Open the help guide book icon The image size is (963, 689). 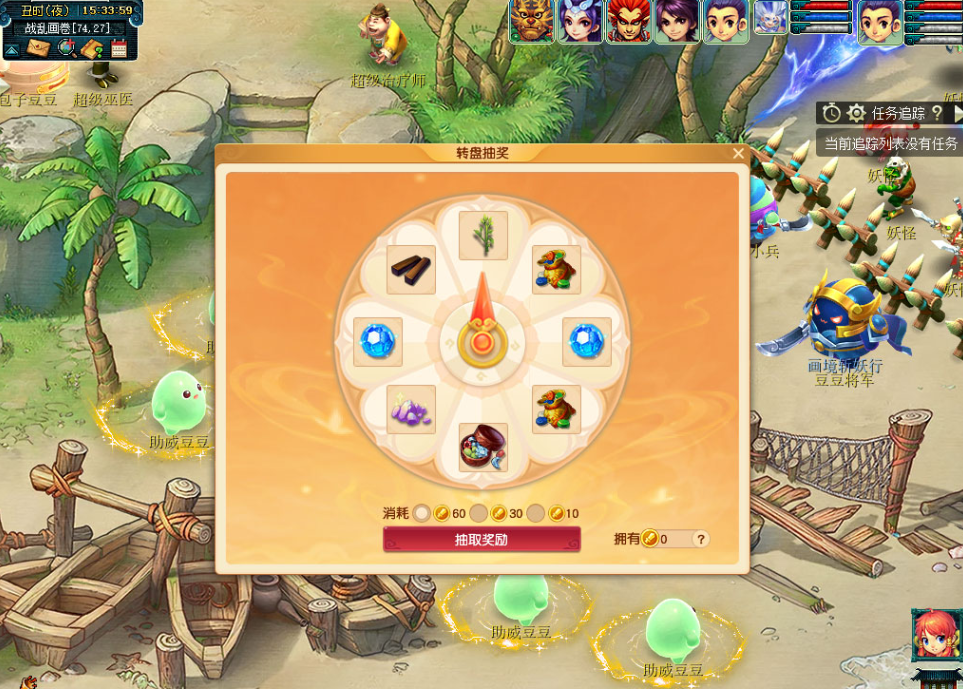[93, 48]
